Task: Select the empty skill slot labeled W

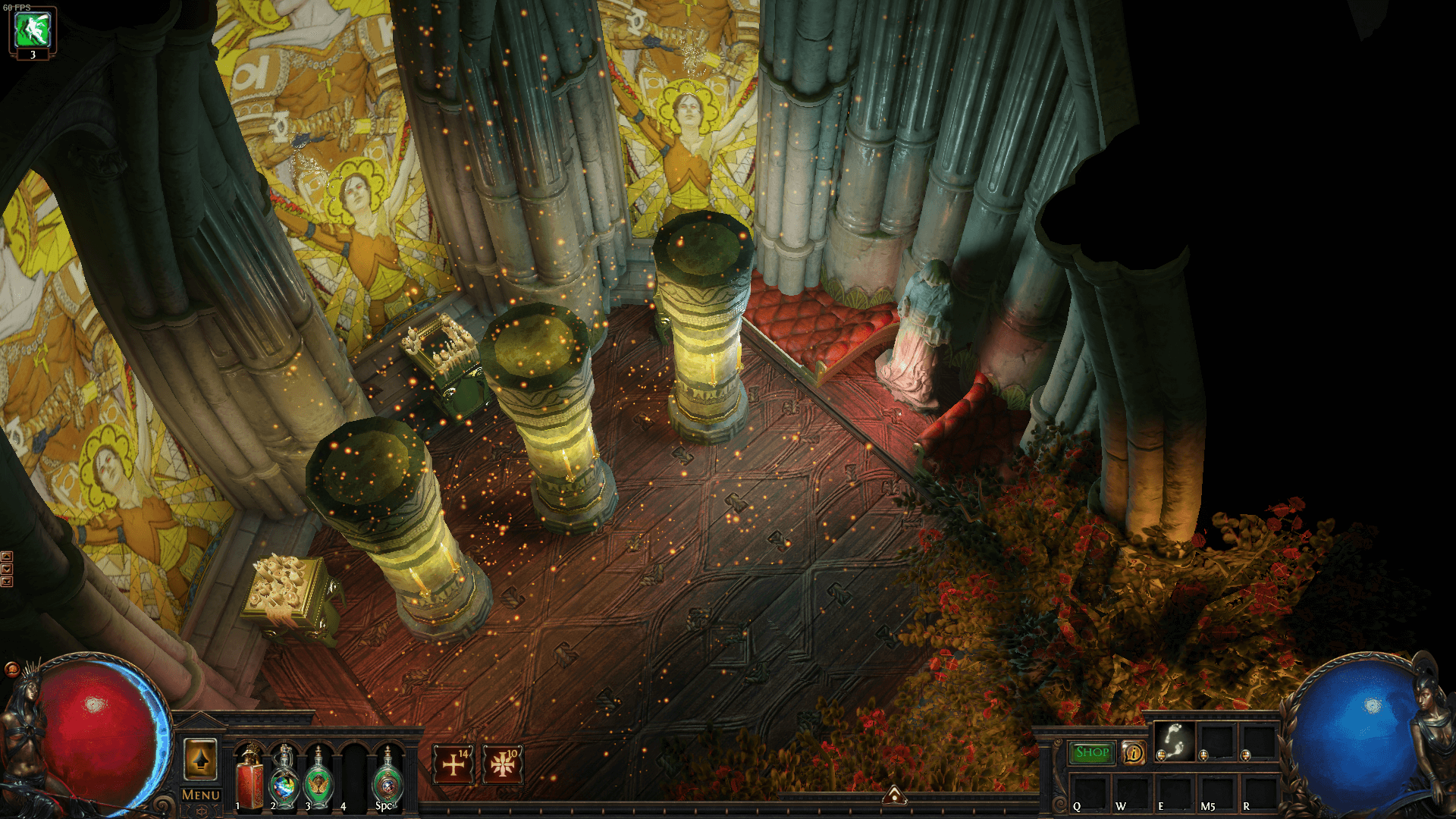Action: point(1132,792)
